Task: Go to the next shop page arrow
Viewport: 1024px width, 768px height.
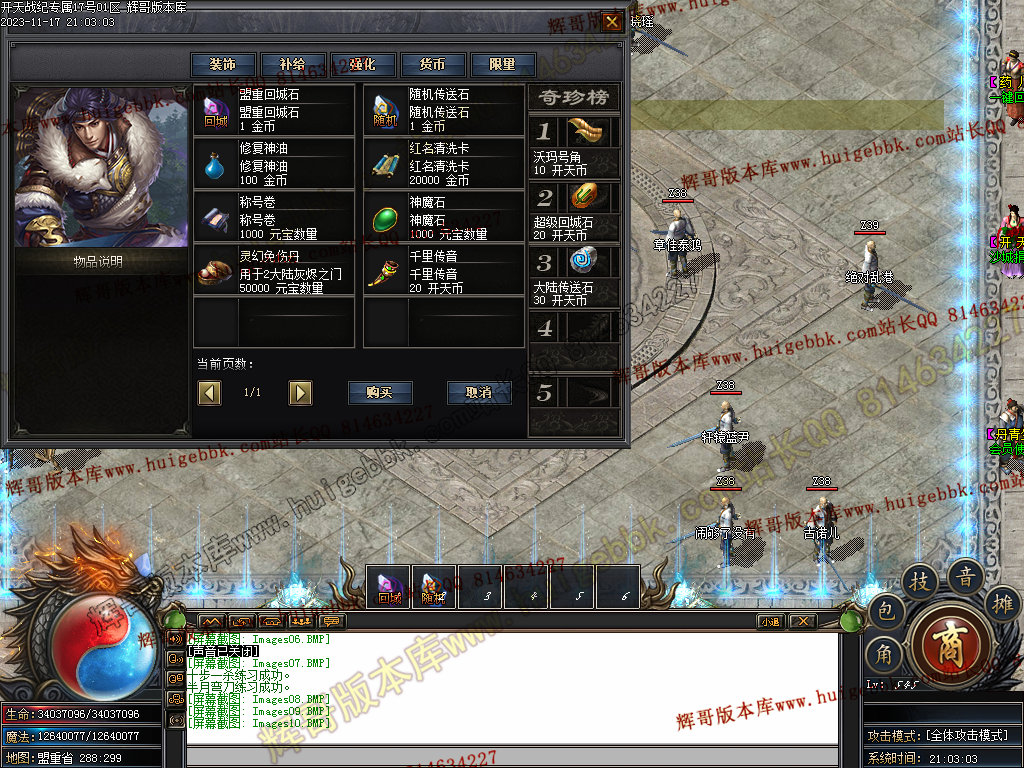Action: tap(300, 393)
